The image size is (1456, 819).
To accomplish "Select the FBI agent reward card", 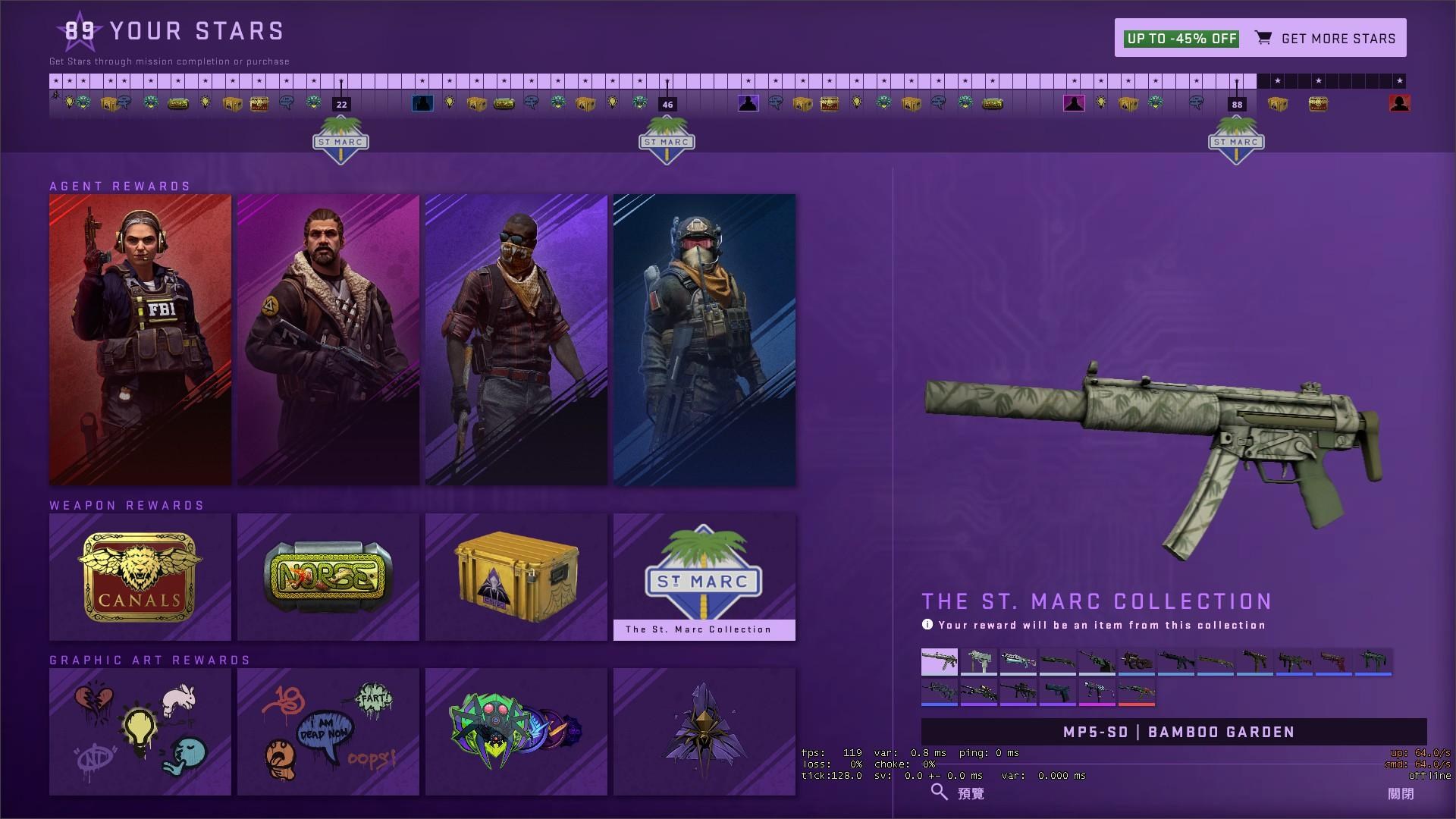I will coord(140,340).
